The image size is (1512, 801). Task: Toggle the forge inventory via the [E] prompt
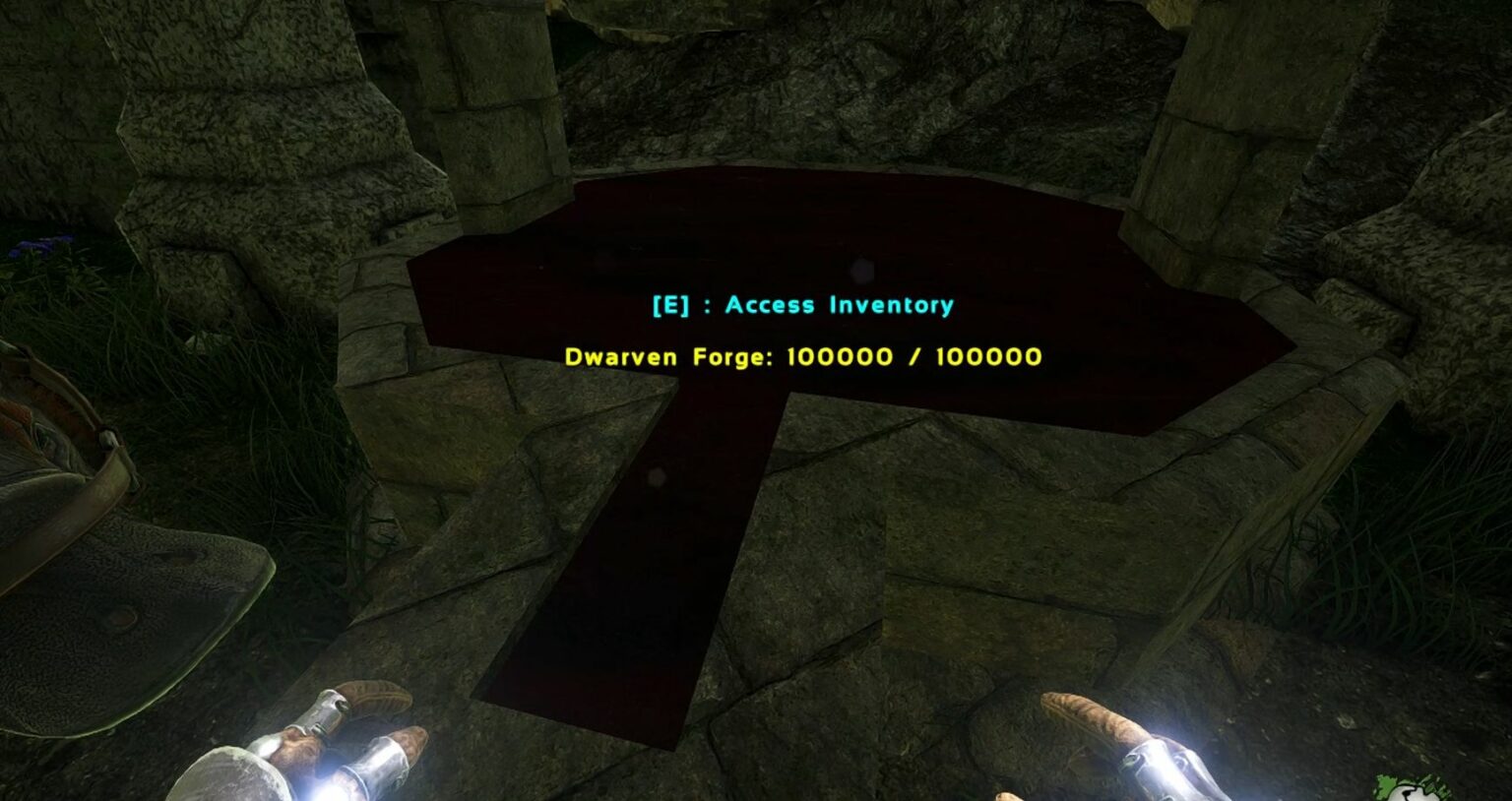click(x=801, y=304)
